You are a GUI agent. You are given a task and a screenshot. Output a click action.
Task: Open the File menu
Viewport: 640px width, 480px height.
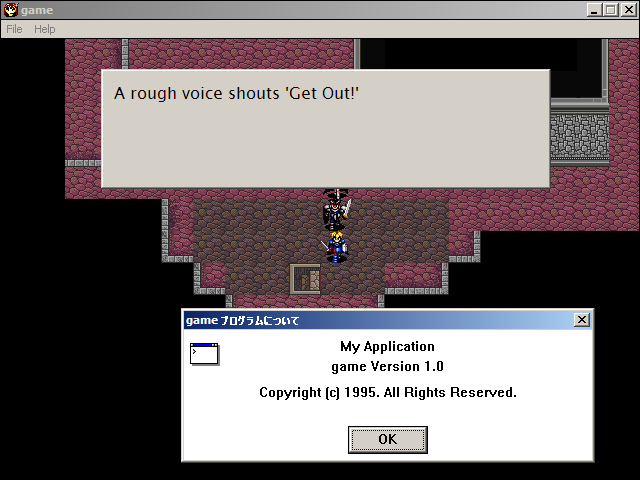(14, 29)
